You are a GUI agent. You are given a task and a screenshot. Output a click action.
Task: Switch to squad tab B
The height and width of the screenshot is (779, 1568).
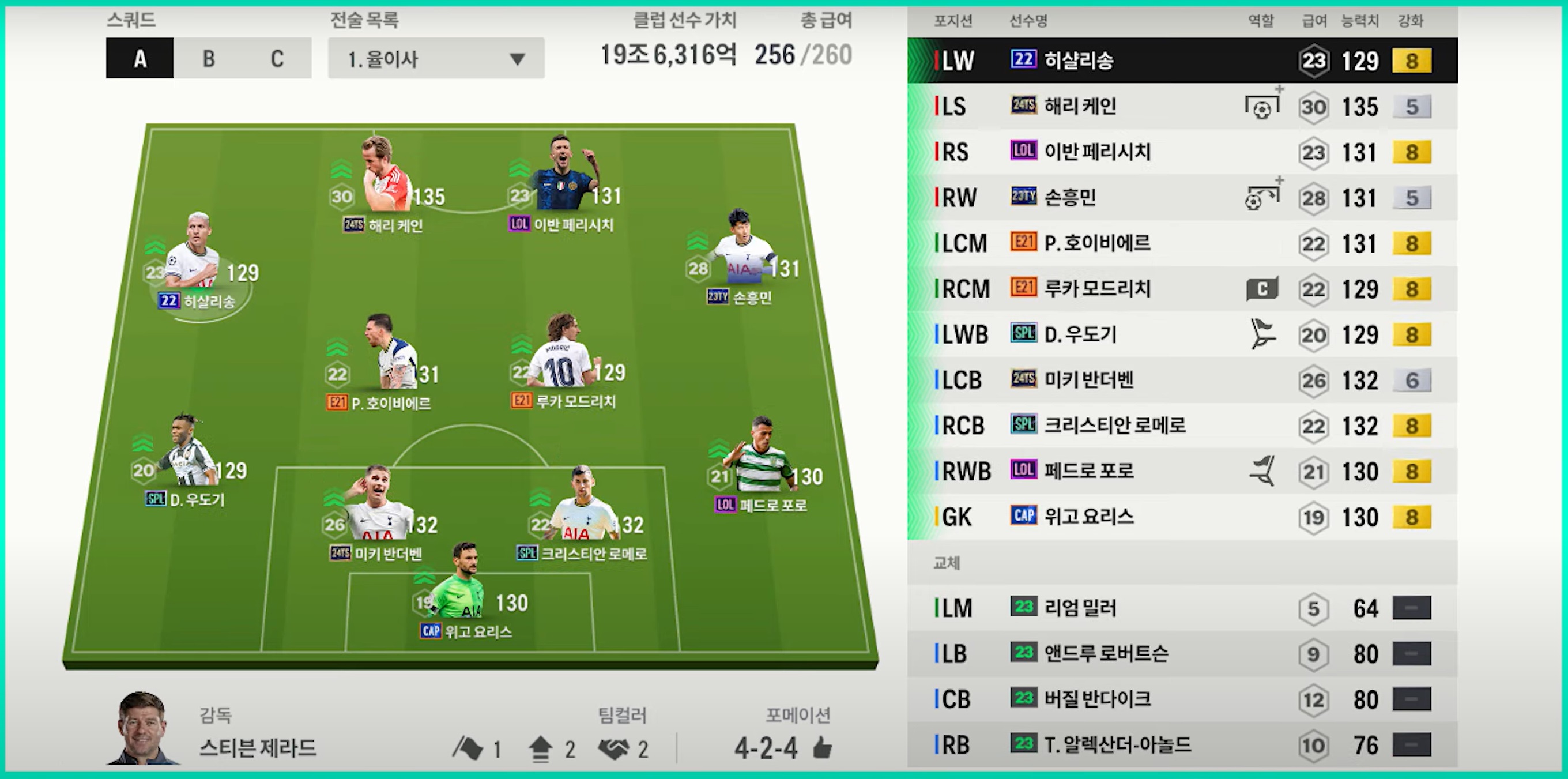point(208,58)
